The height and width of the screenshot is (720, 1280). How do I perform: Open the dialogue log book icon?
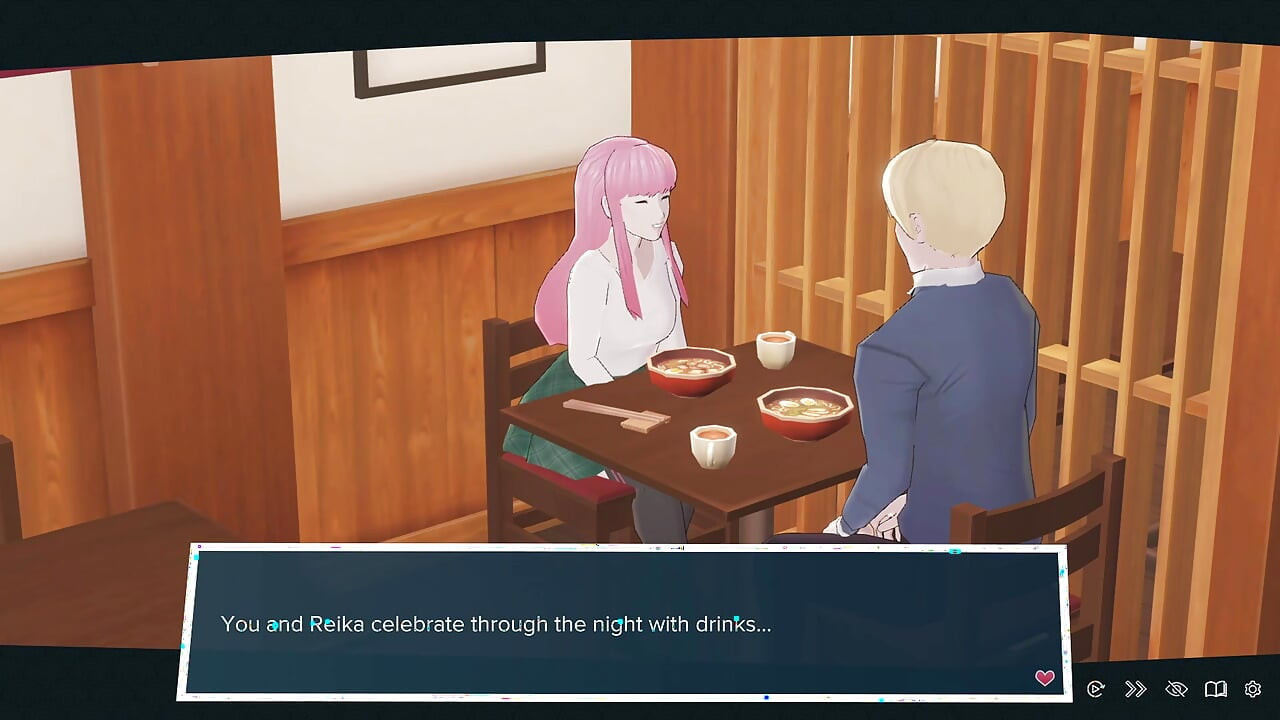[x=1215, y=689]
